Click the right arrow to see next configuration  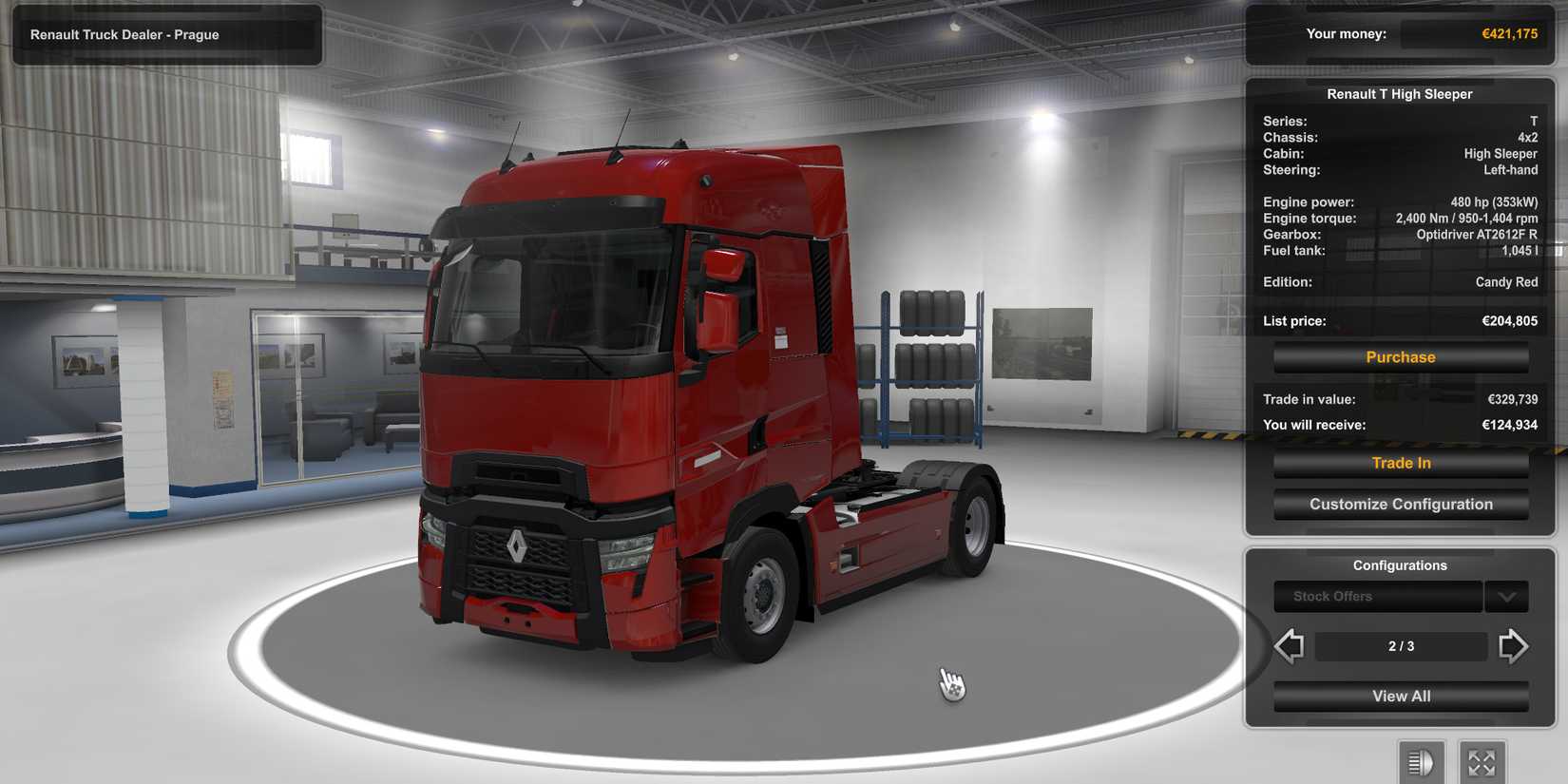click(1513, 645)
